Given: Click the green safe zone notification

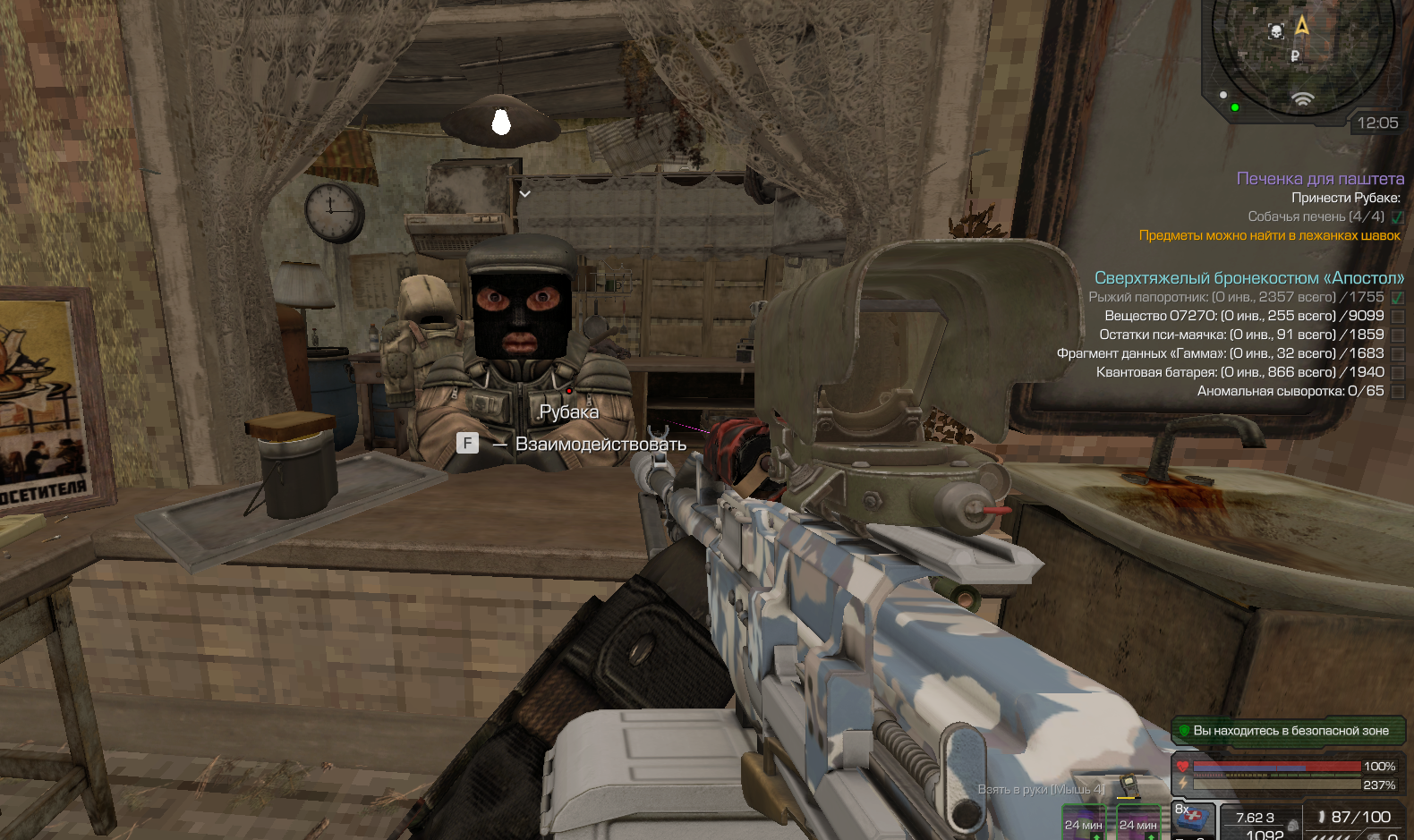Looking at the screenshot, I should [x=1289, y=731].
